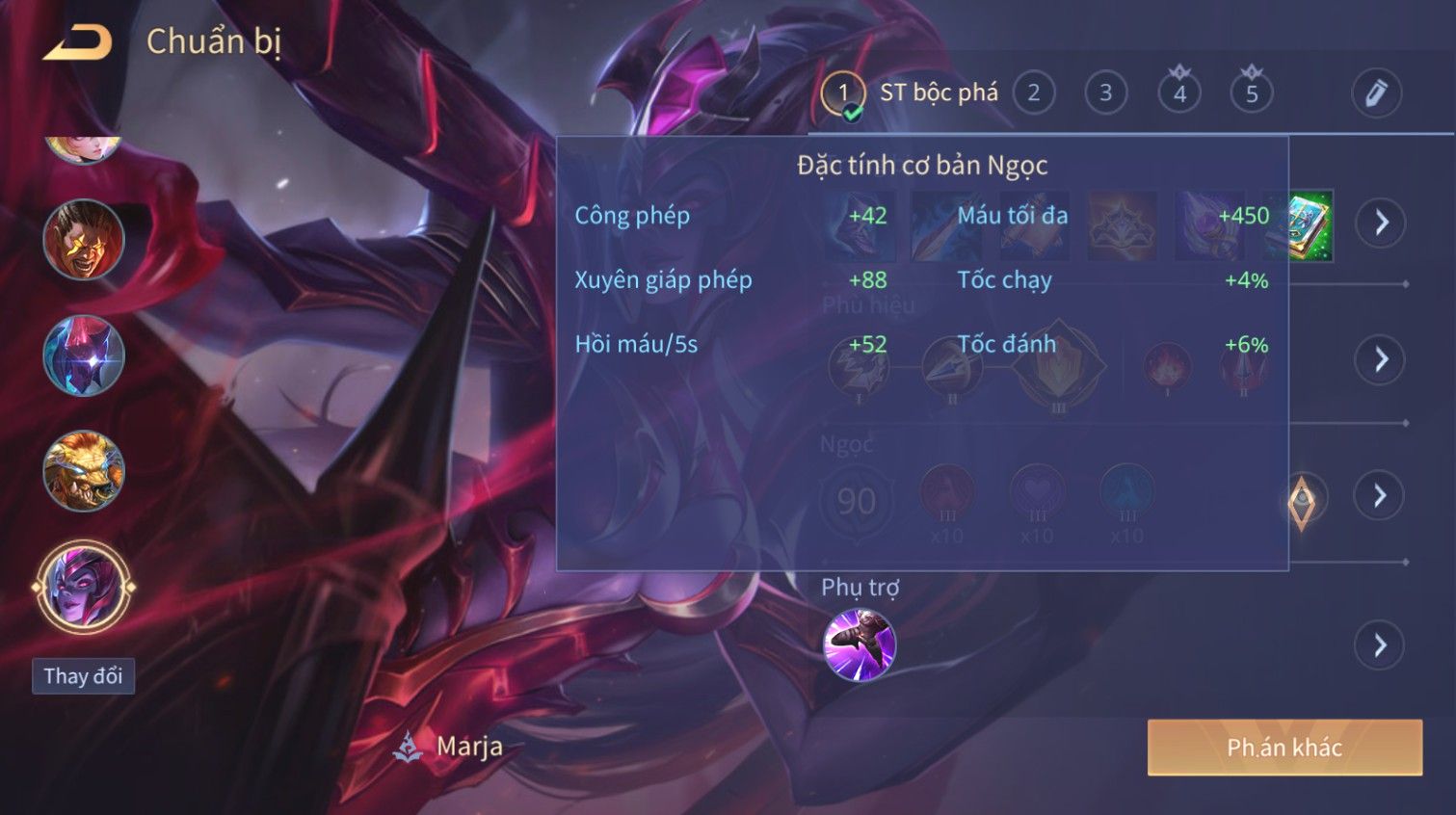
Task: Select loadout preset 3
Action: click(1105, 93)
